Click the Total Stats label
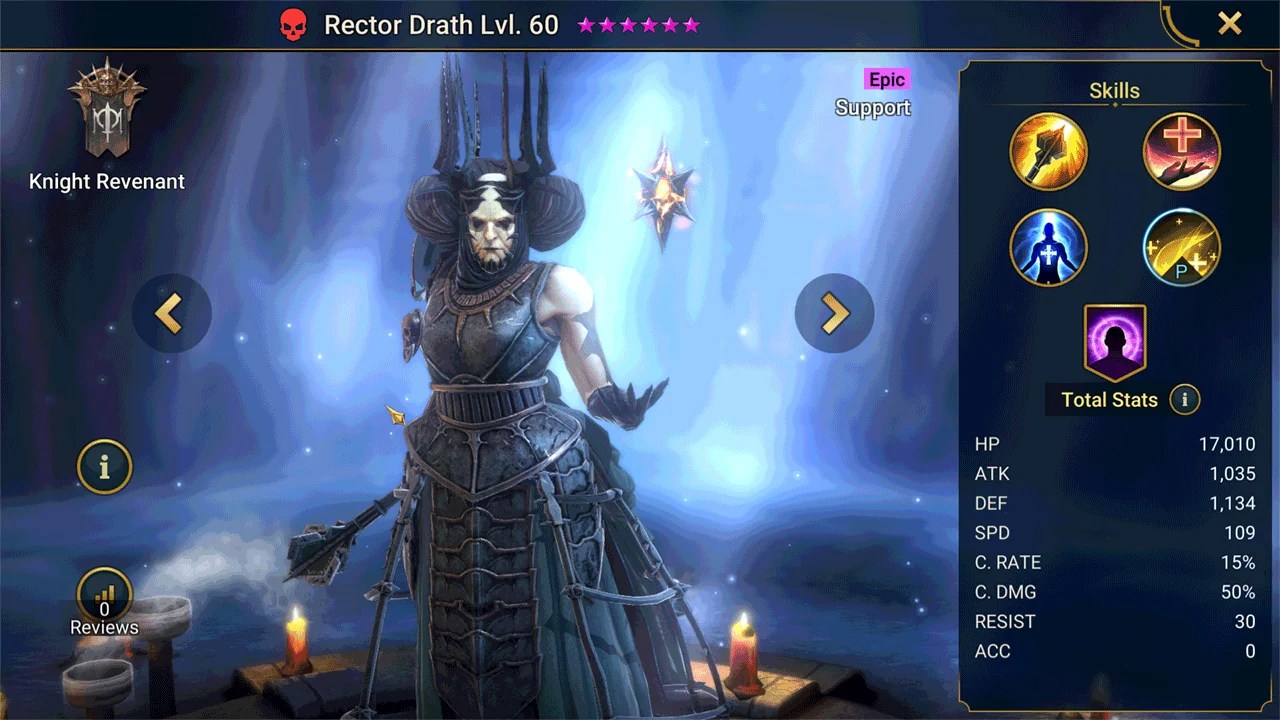Screen dimensions: 1280x720 1108,399
